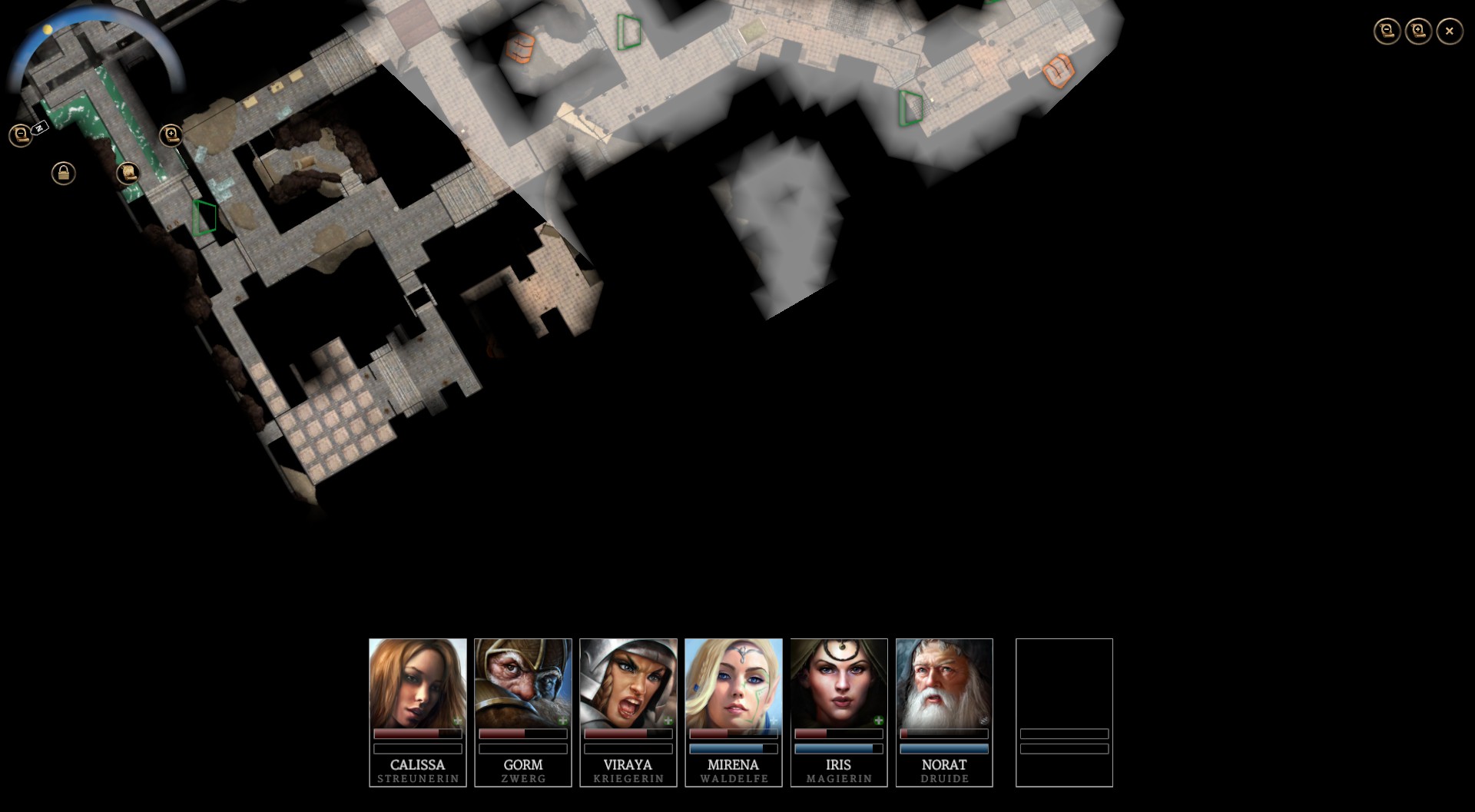Open the plain scroll map button
1475x812 pixels.
pos(128,173)
